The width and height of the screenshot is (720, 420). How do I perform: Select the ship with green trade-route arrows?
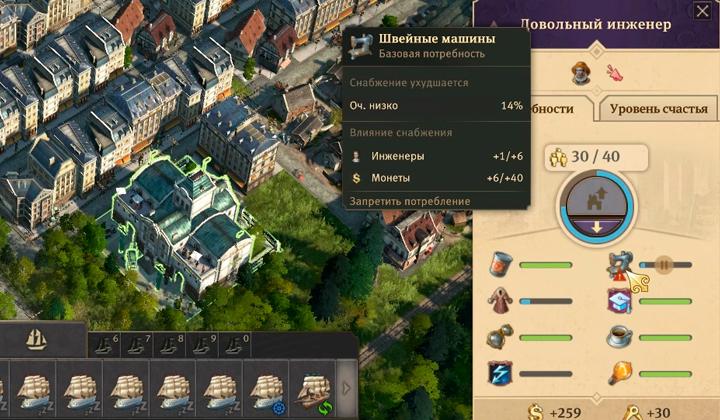(x=313, y=389)
